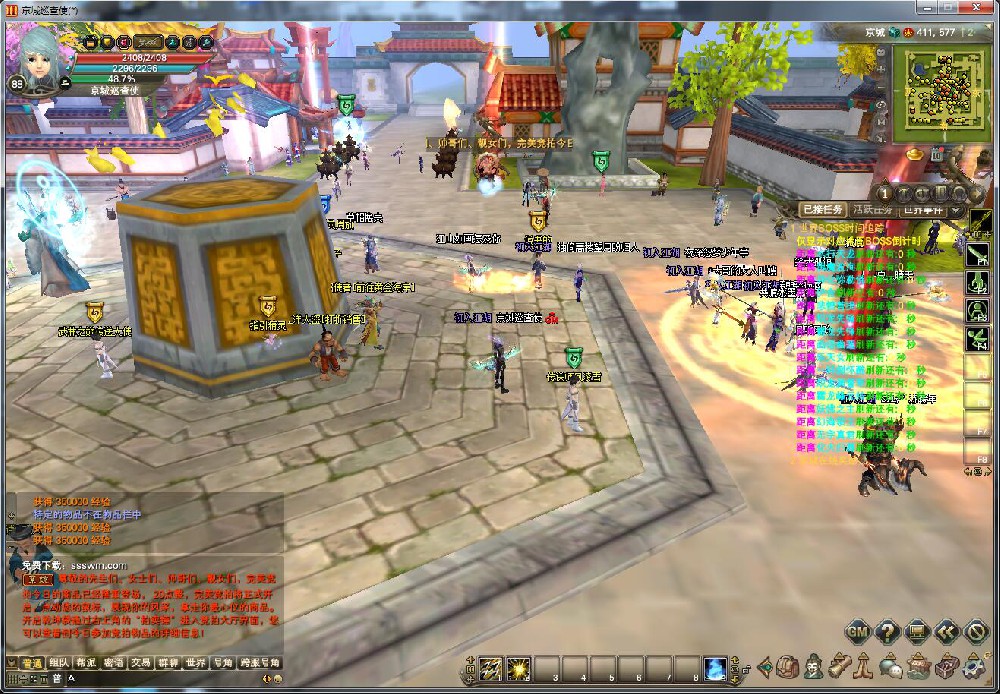Viewport: 1000px width, 694px height.
Task: Switch to the 世界 world chat tab
Action: coord(195,663)
